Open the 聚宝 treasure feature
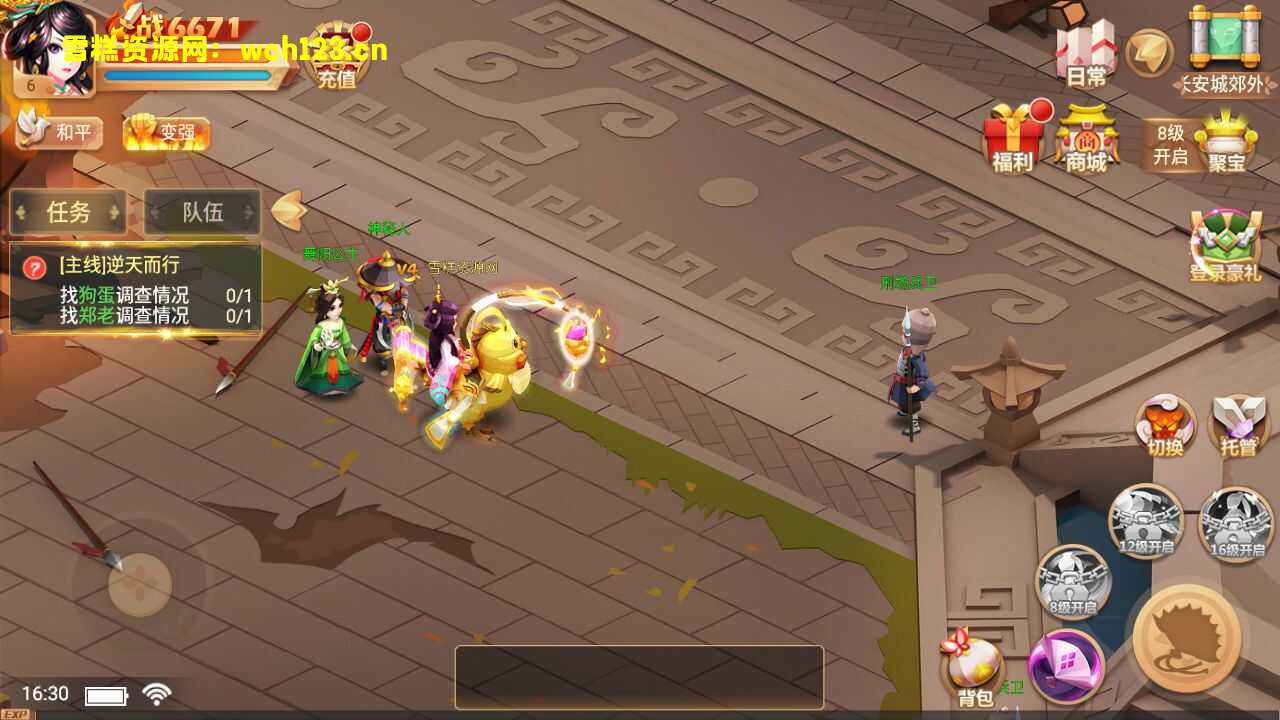Viewport: 1280px width, 720px height. (x=1226, y=140)
